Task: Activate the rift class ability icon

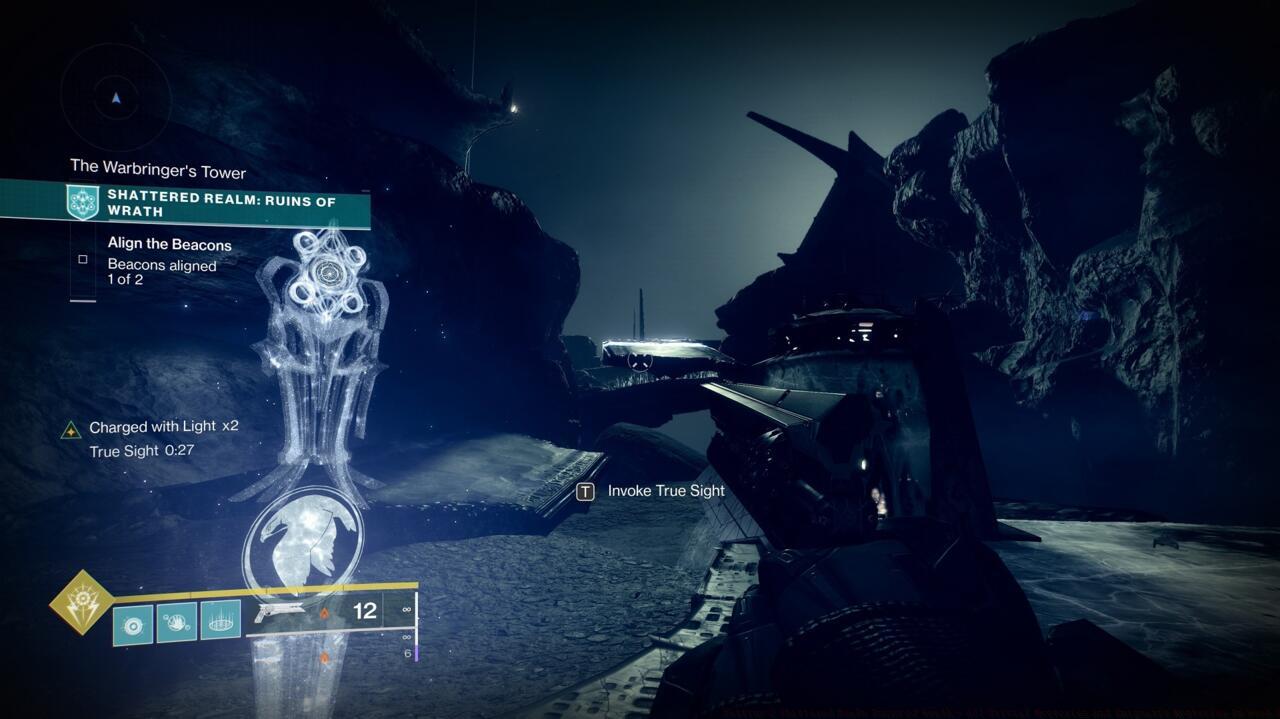Action: (221, 622)
